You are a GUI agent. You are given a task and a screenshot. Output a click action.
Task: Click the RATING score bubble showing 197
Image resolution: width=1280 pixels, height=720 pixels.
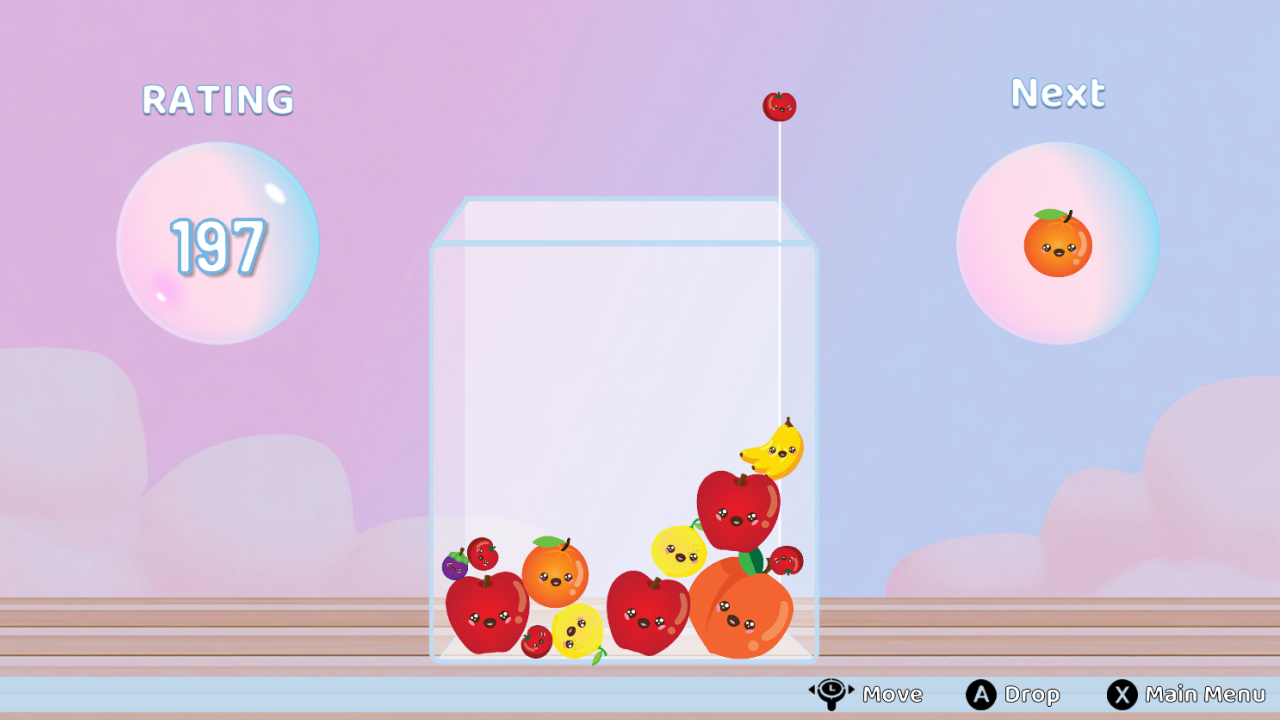point(217,242)
